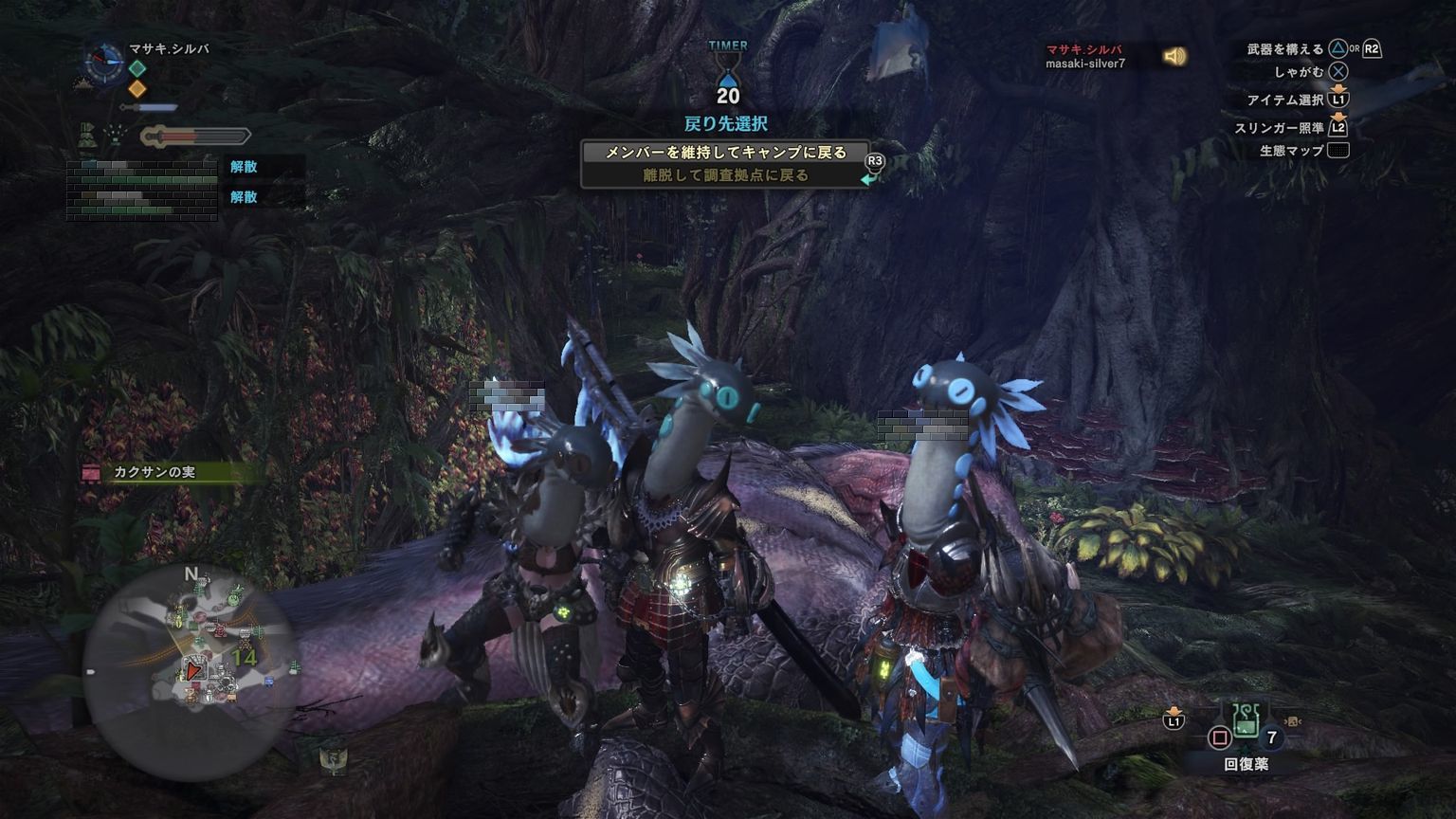The height and width of the screenshot is (819, 1456).
Task: Click the speaker voice chat icon
Action: tap(1174, 57)
